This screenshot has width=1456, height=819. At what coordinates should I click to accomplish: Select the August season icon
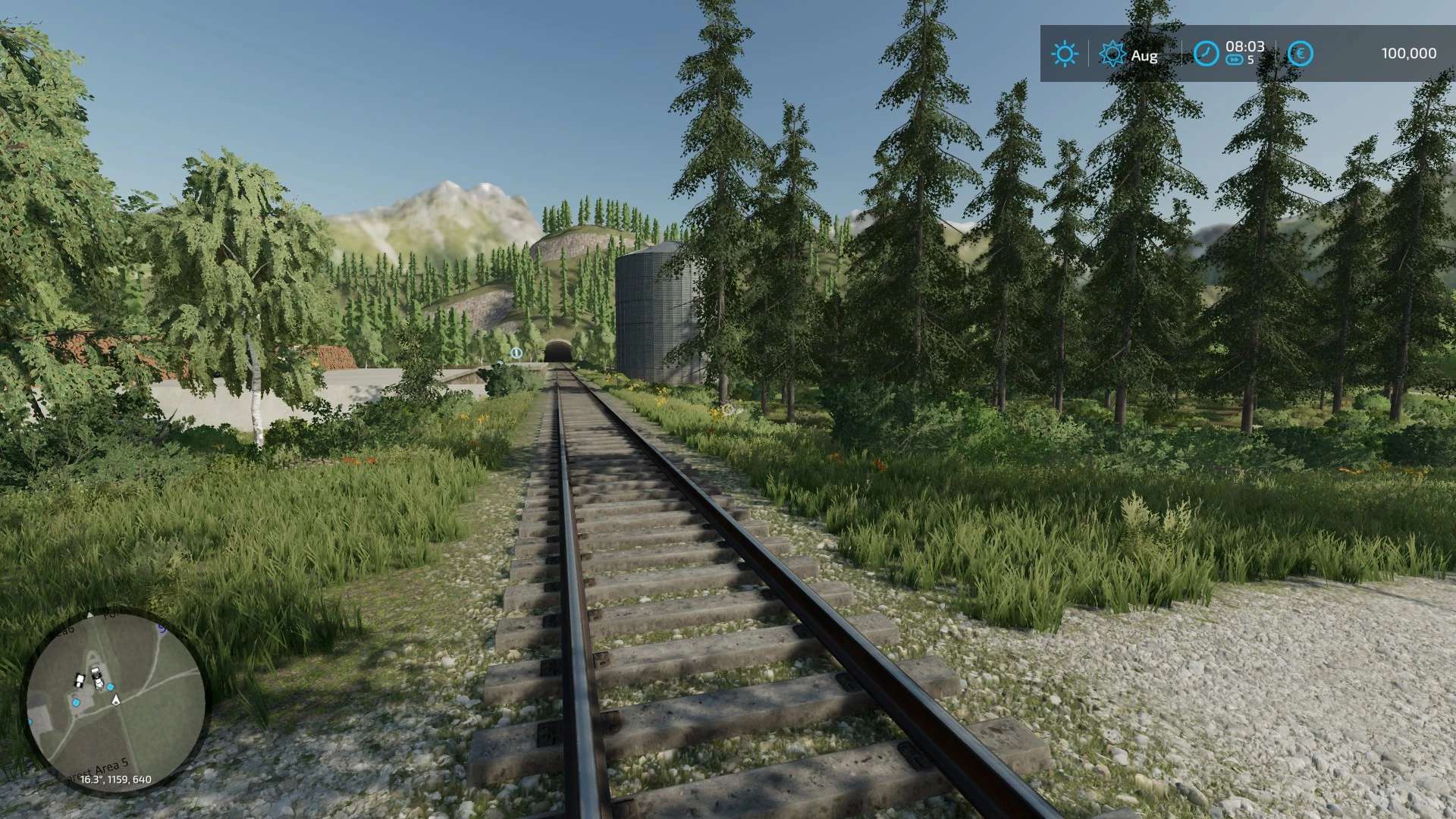[x=1112, y=54]
